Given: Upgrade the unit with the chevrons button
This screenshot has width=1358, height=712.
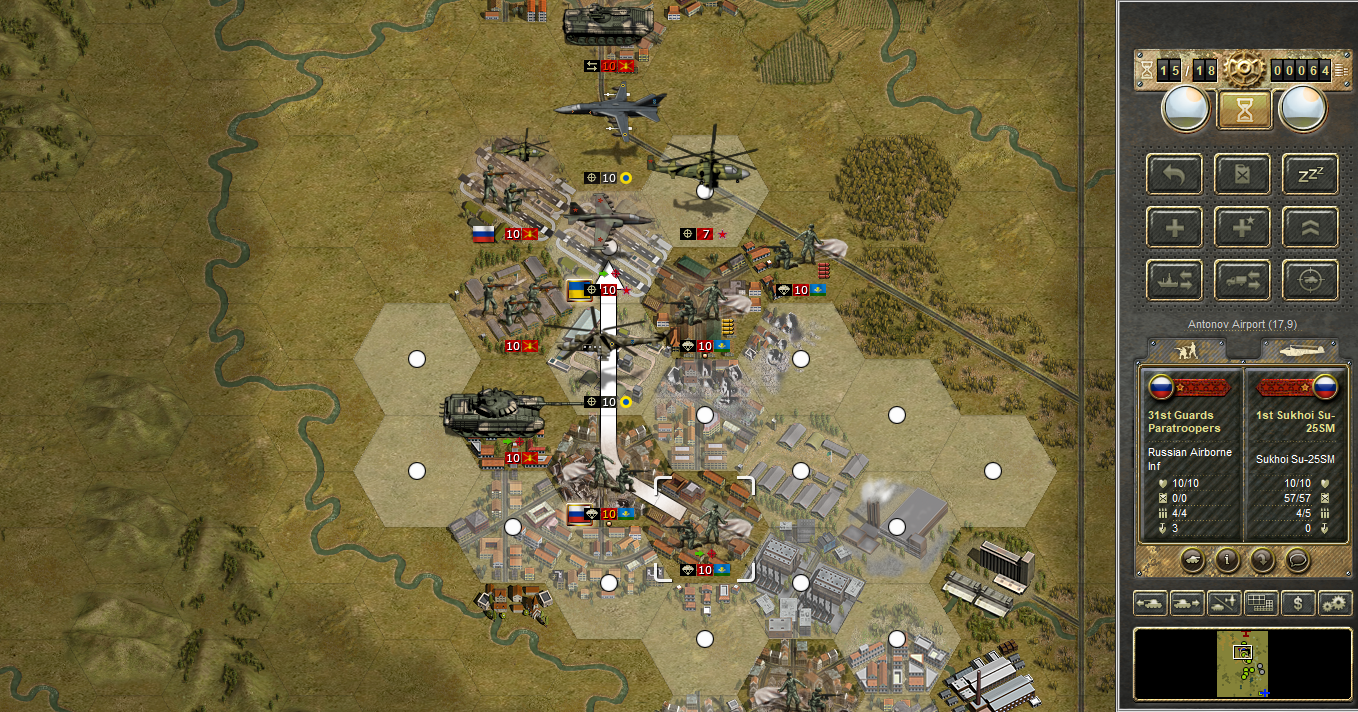Looking at the screenshot, I should (x=1310, y=227).
